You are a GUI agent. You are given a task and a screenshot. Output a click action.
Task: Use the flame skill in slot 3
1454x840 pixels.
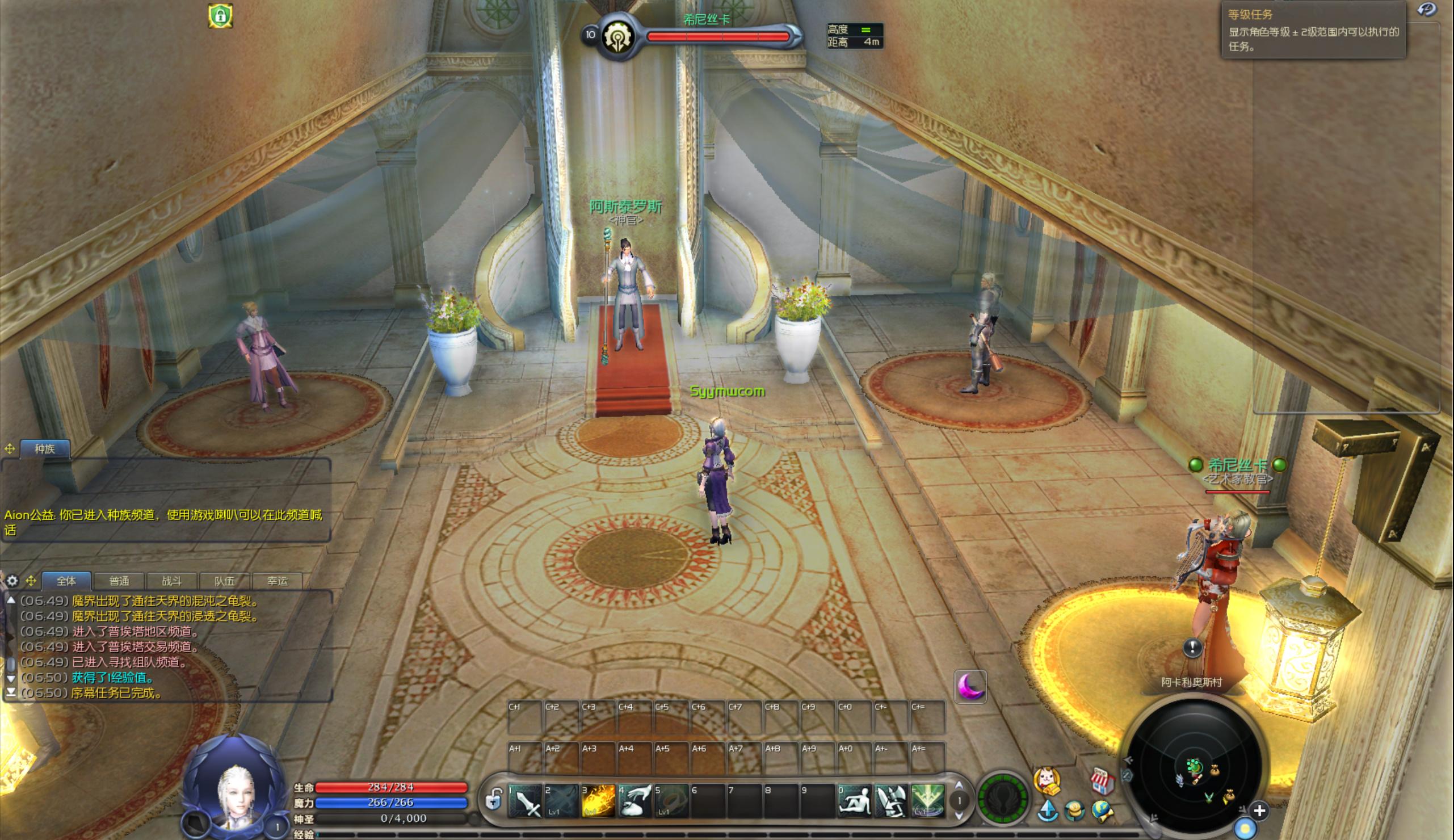click(x=598, y=801)
